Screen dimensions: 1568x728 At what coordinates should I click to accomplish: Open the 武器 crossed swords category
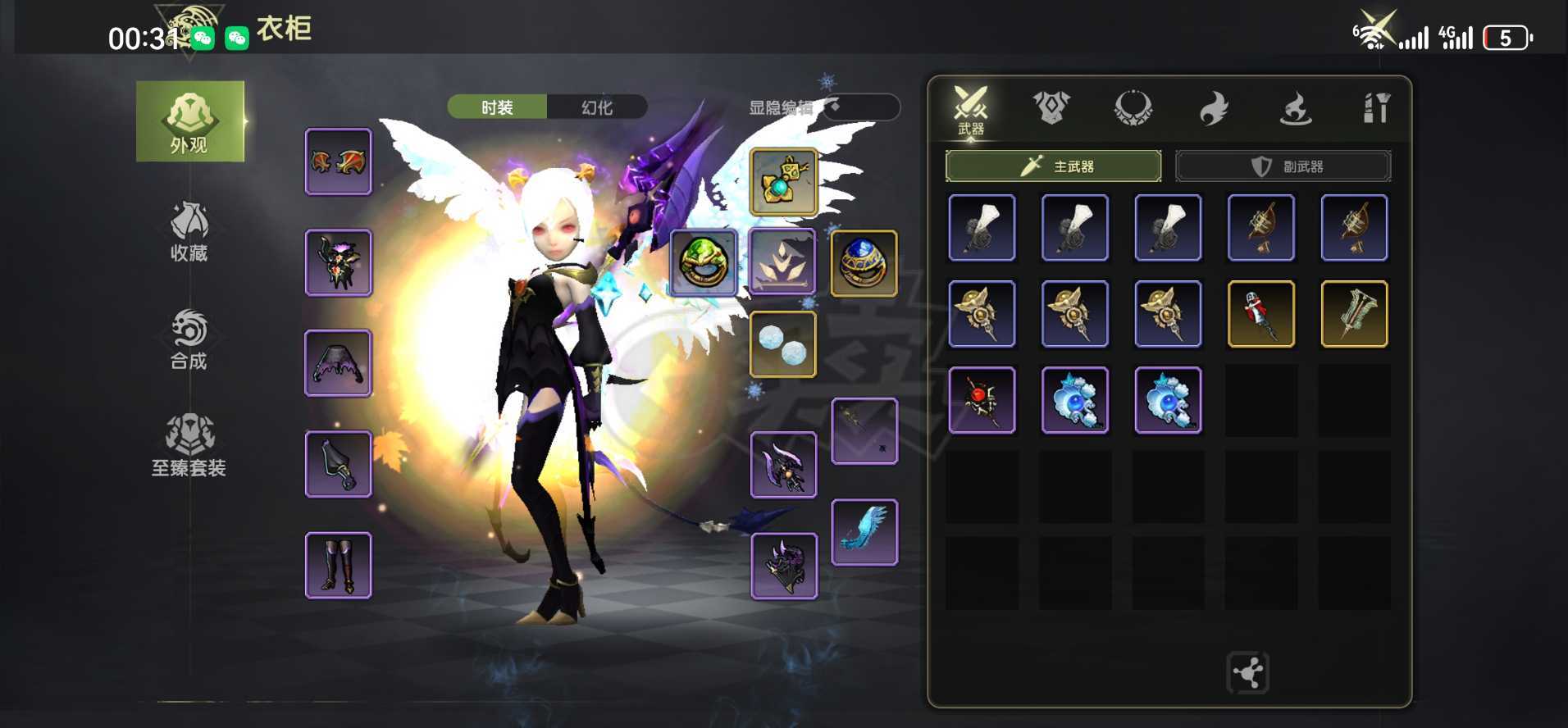[x=971, y=109]
